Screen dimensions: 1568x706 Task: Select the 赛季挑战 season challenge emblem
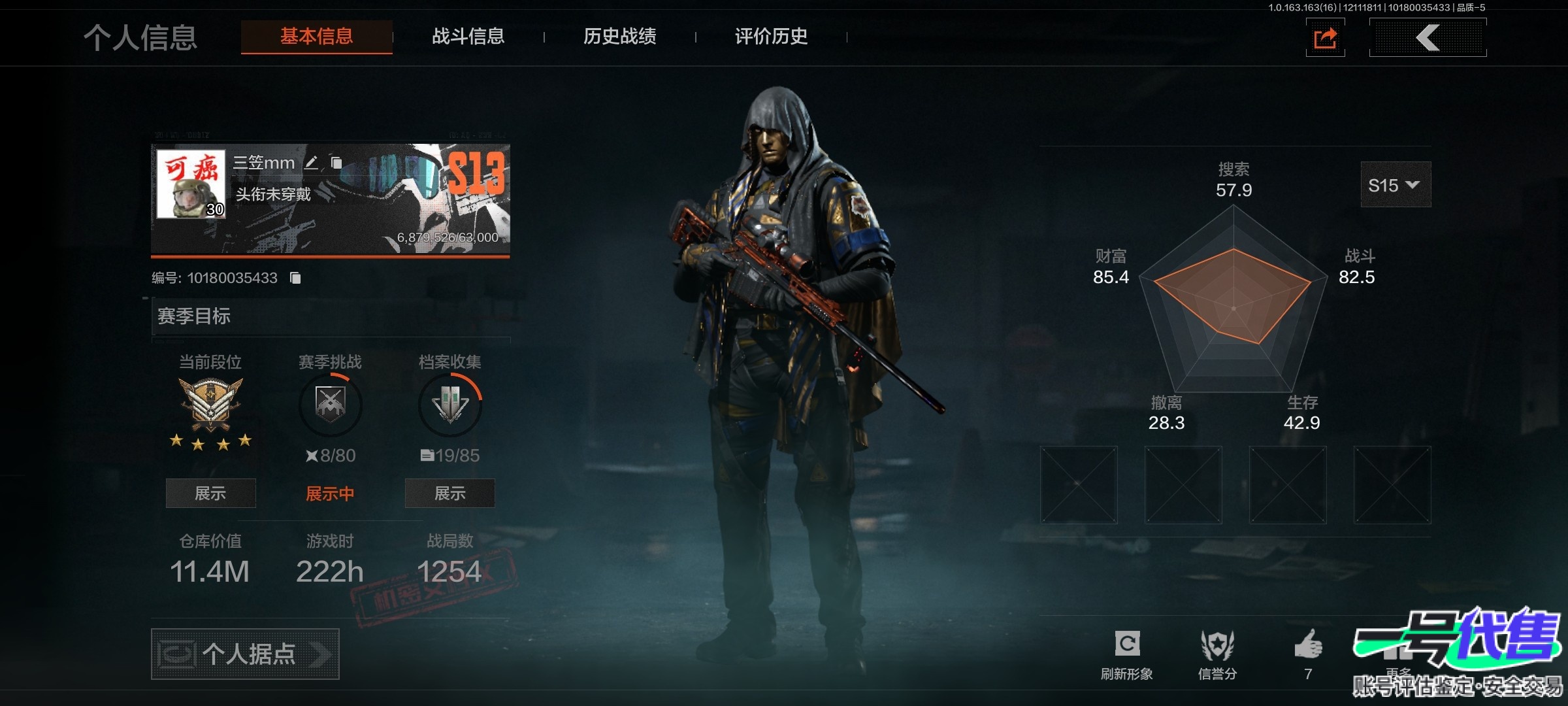pyautogui.click(x=330, y=405)
